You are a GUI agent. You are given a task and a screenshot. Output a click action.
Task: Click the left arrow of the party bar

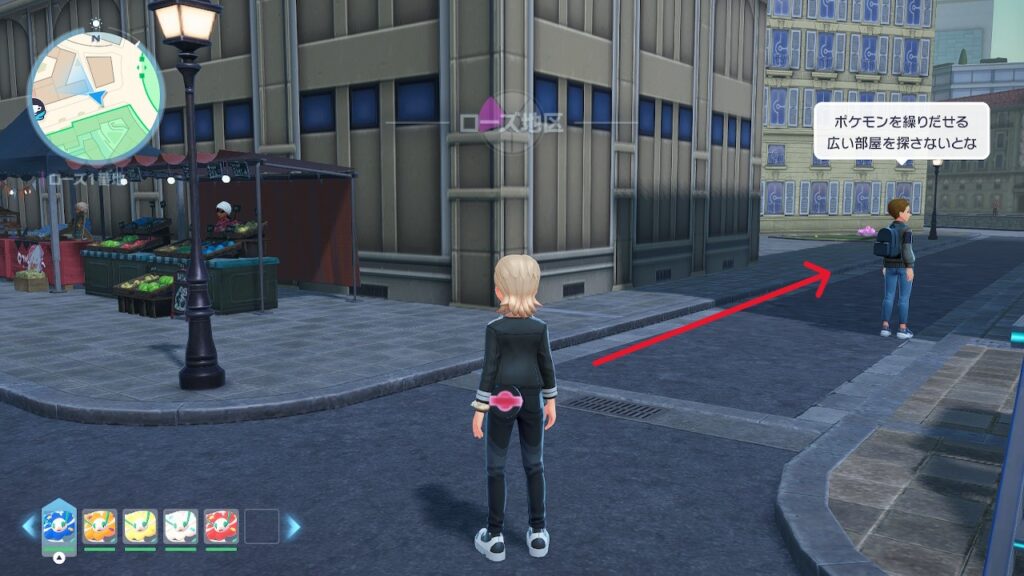point(27,526)
